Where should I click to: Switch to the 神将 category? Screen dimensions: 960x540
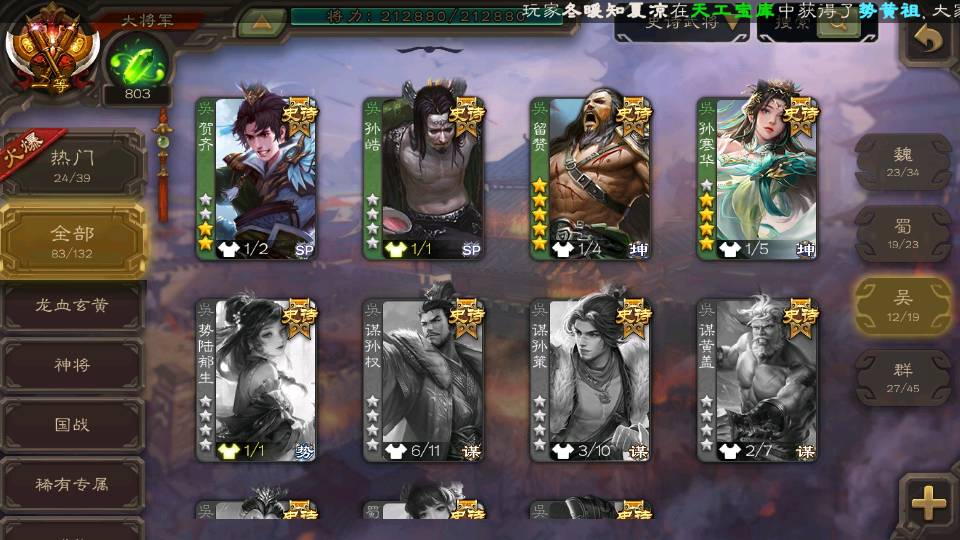(72, 365)
